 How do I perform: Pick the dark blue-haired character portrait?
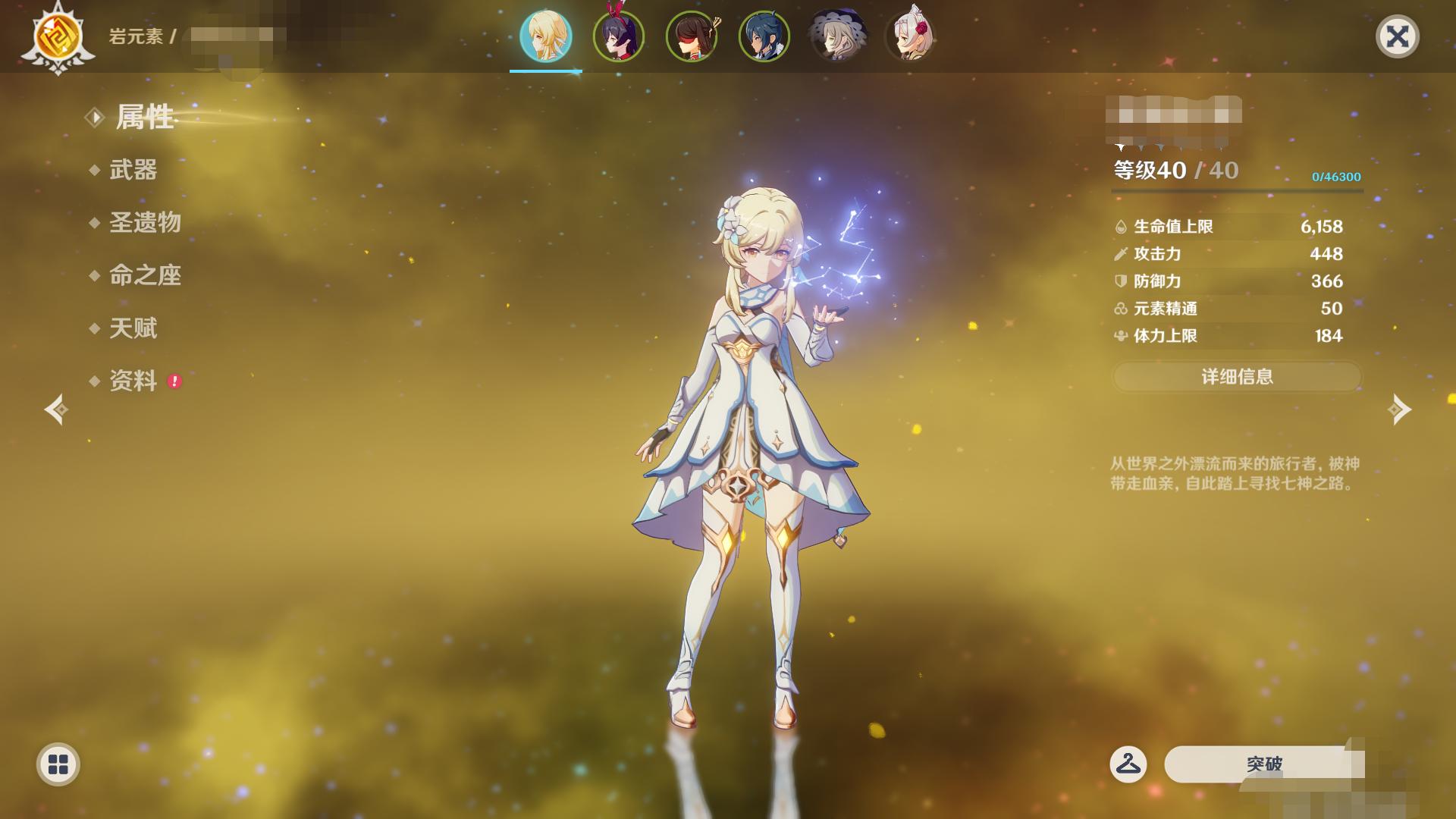[764, 36]
